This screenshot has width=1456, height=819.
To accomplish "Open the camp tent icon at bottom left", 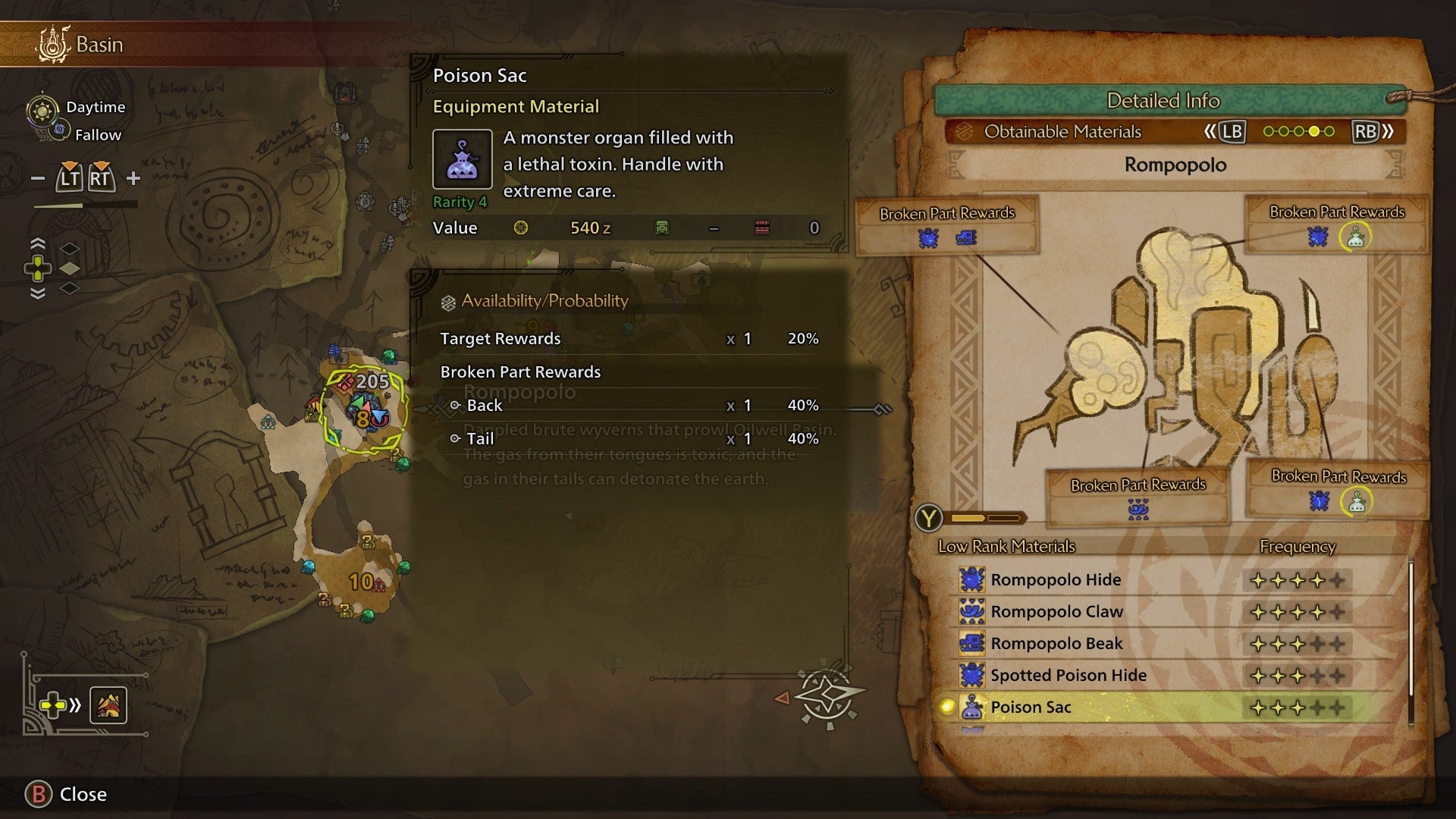I will point(108,706).
